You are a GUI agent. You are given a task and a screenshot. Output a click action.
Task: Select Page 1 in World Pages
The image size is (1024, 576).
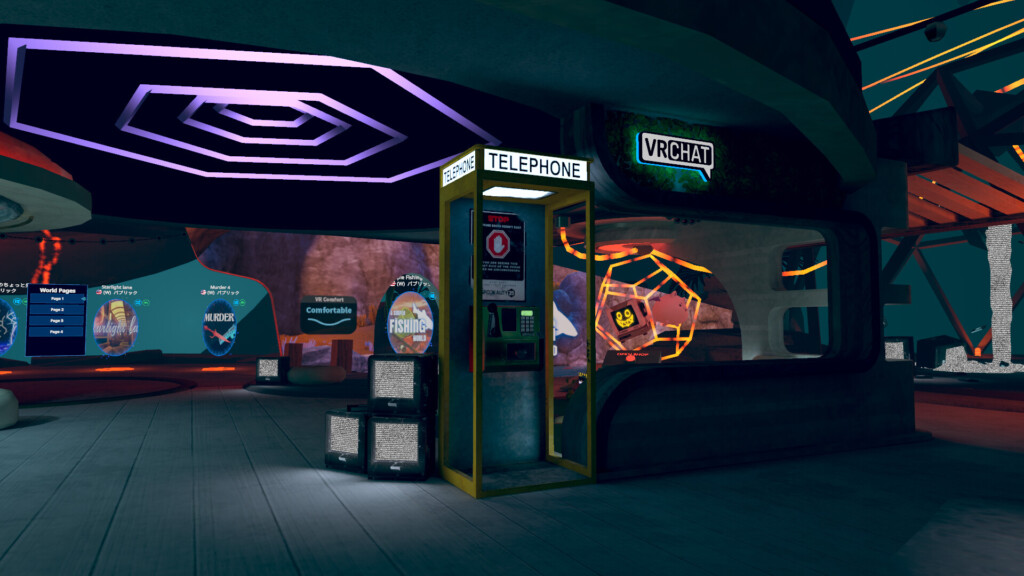[x=56, y=299]
